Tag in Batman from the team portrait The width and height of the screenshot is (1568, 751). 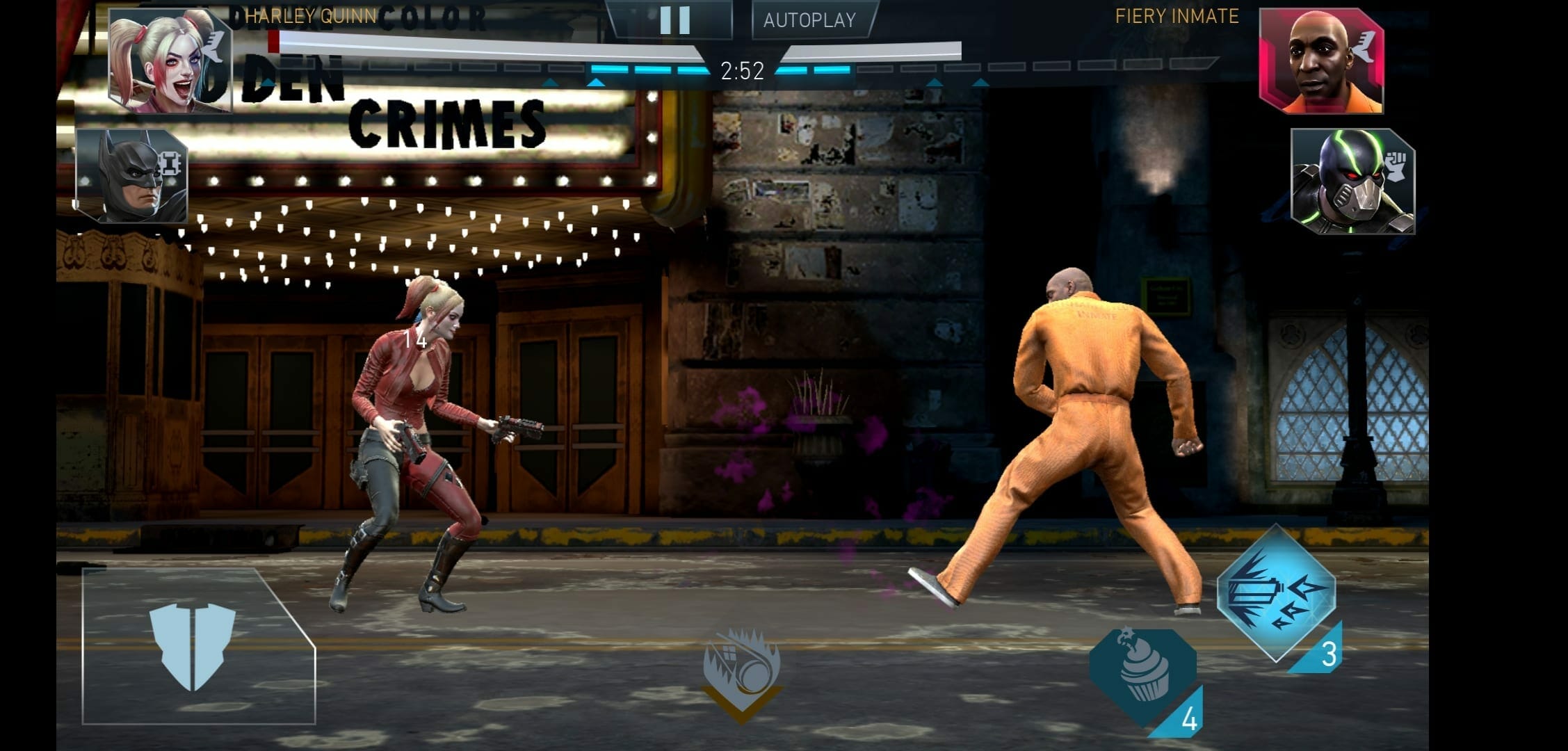tap(132, 177)
